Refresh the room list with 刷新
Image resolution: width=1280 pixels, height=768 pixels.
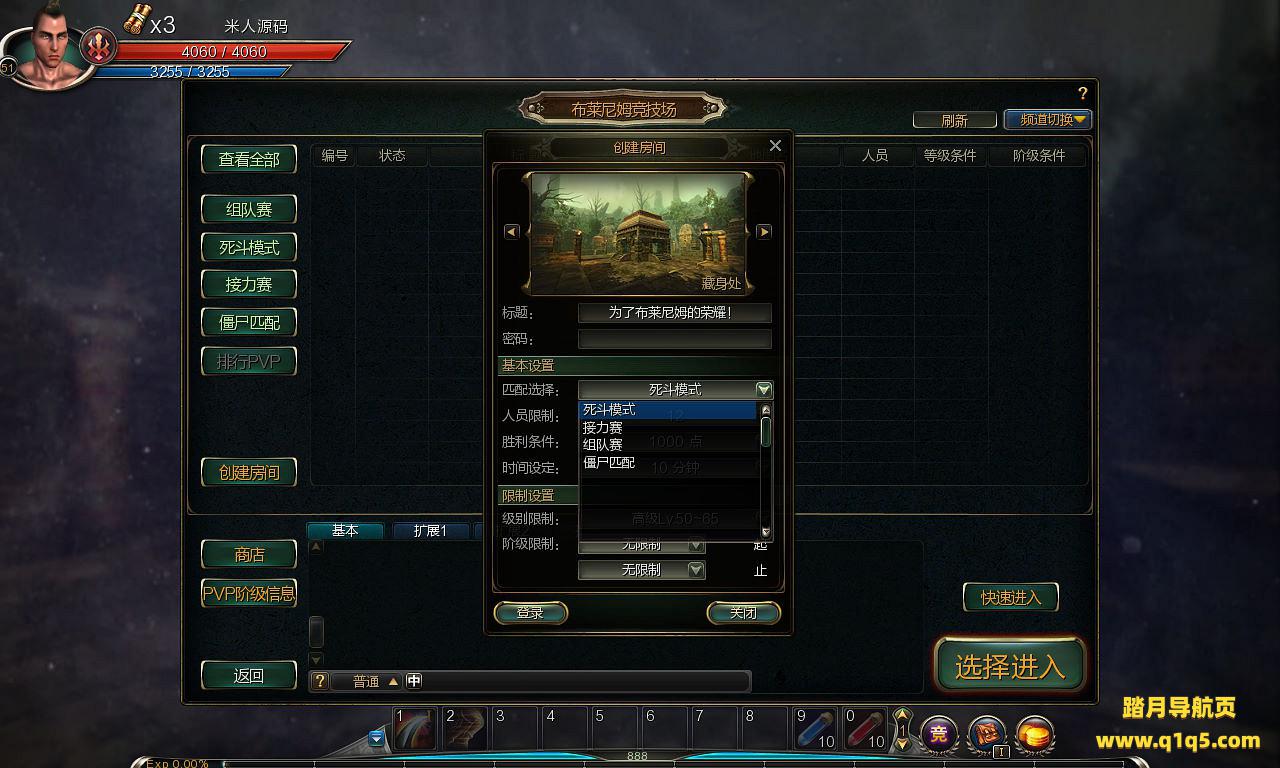[954, 120]
